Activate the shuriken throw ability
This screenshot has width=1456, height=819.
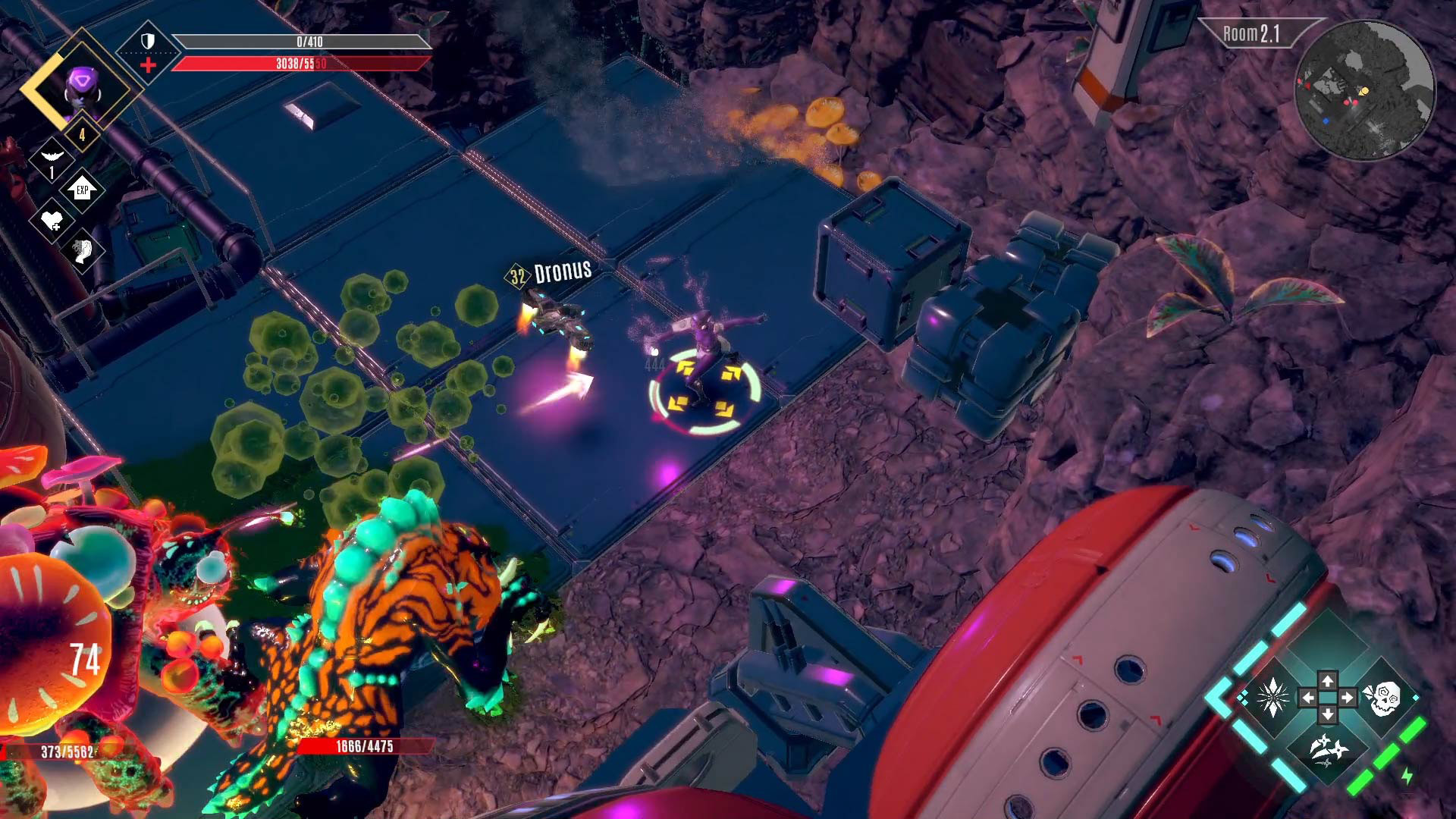coord(1327,750)
